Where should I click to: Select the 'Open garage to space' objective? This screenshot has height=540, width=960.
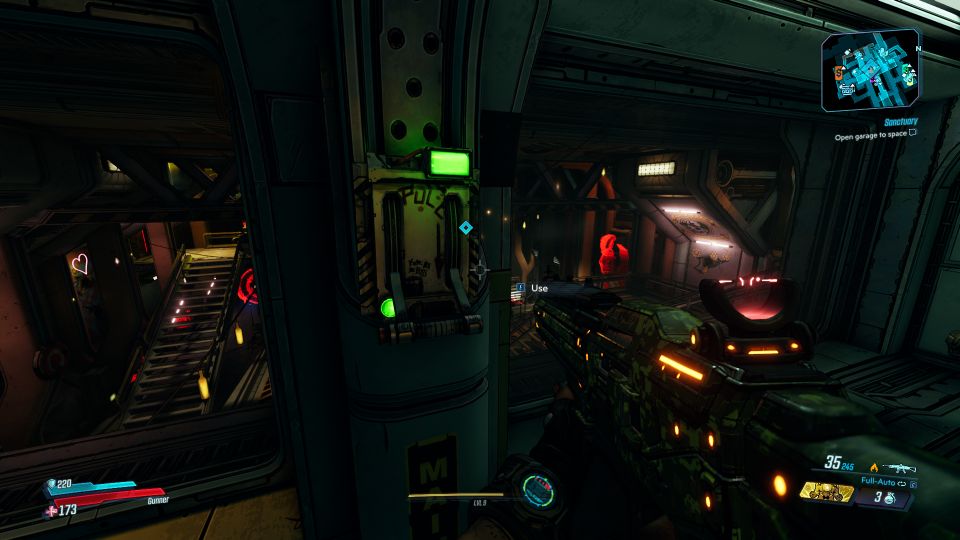(x=870, y=136)
